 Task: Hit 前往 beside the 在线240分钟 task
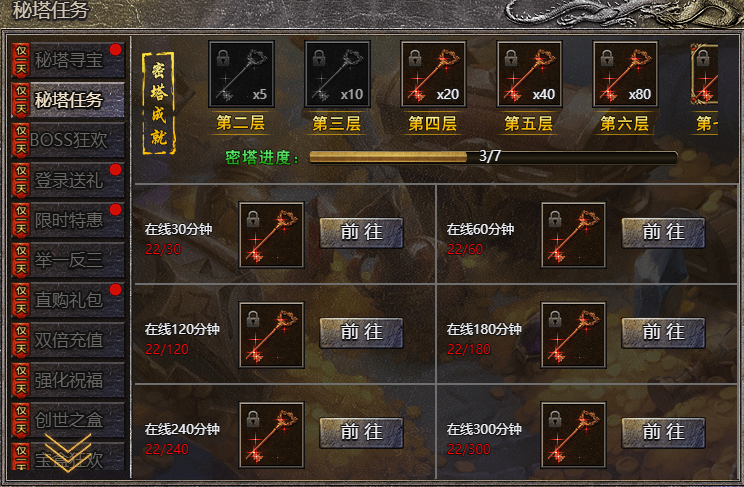pos(361,433)
